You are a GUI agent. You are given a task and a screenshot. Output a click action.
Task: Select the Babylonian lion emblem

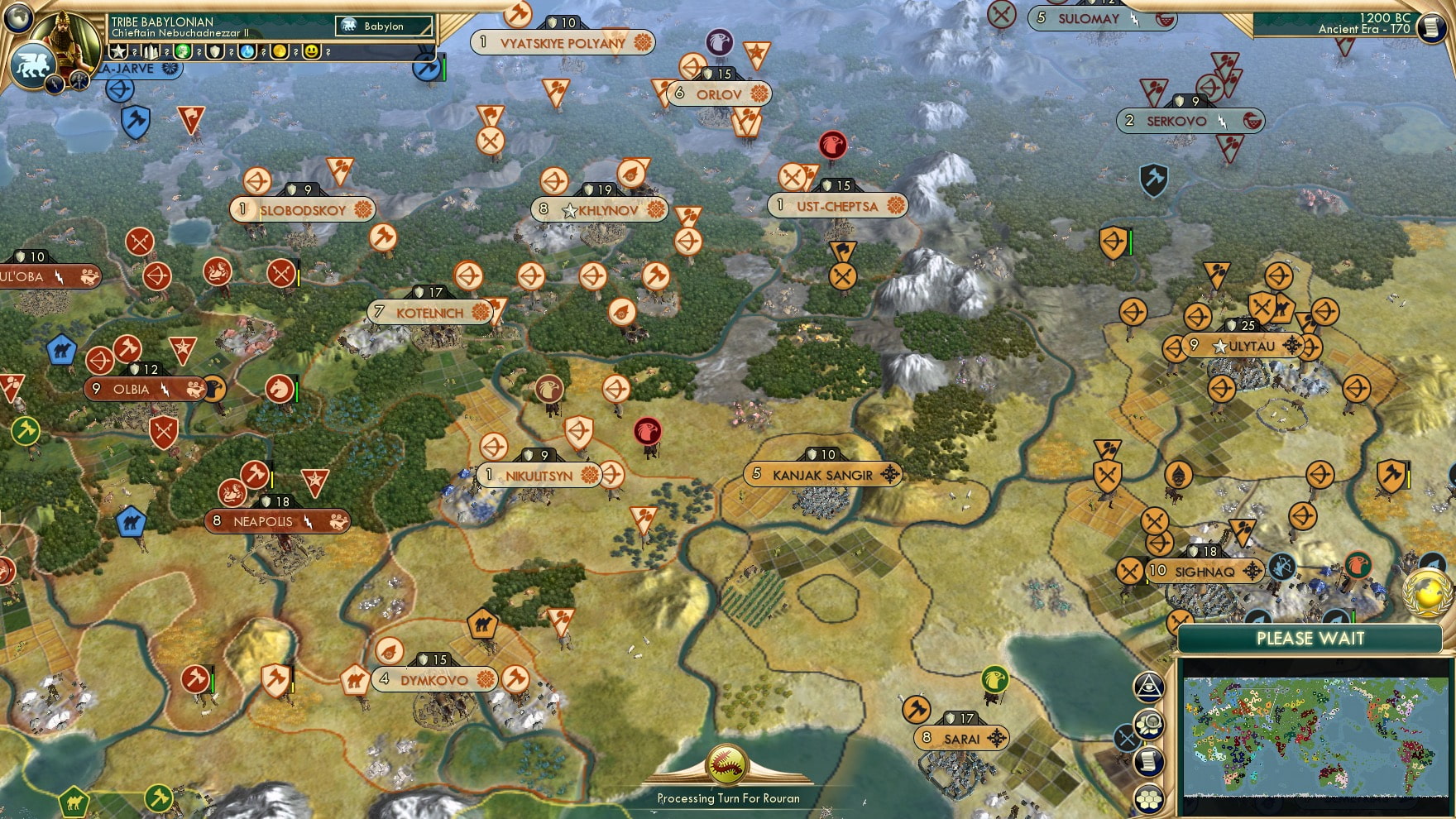(34, 64)
